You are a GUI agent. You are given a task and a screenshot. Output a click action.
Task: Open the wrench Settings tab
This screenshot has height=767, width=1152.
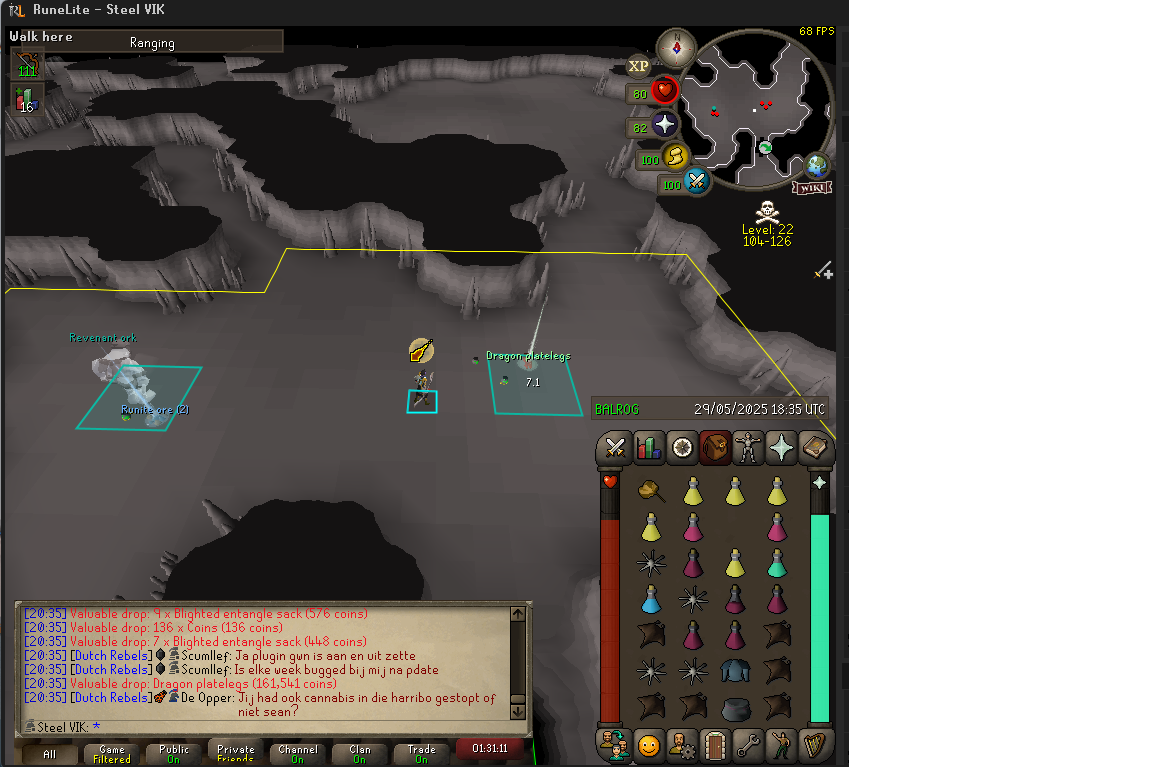click(x=748, y=745)
